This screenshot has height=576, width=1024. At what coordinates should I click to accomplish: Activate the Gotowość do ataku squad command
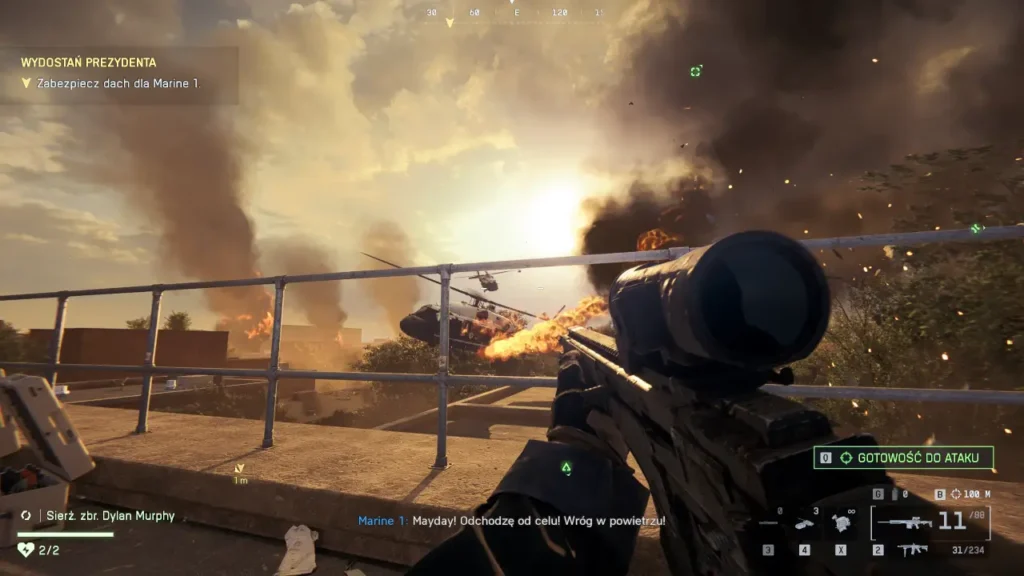[x=903, y=458]
